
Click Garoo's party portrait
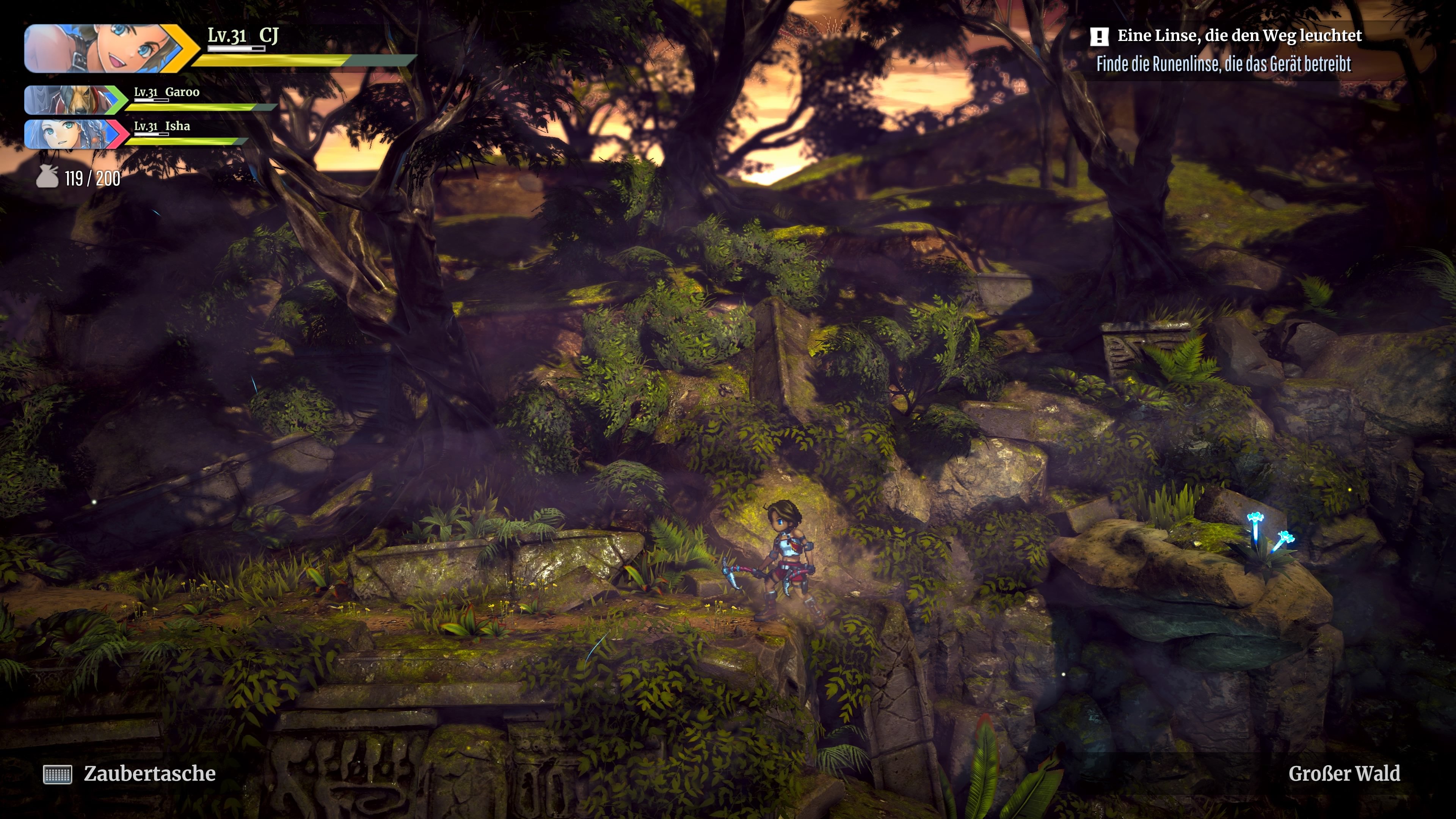coord(71,100)
